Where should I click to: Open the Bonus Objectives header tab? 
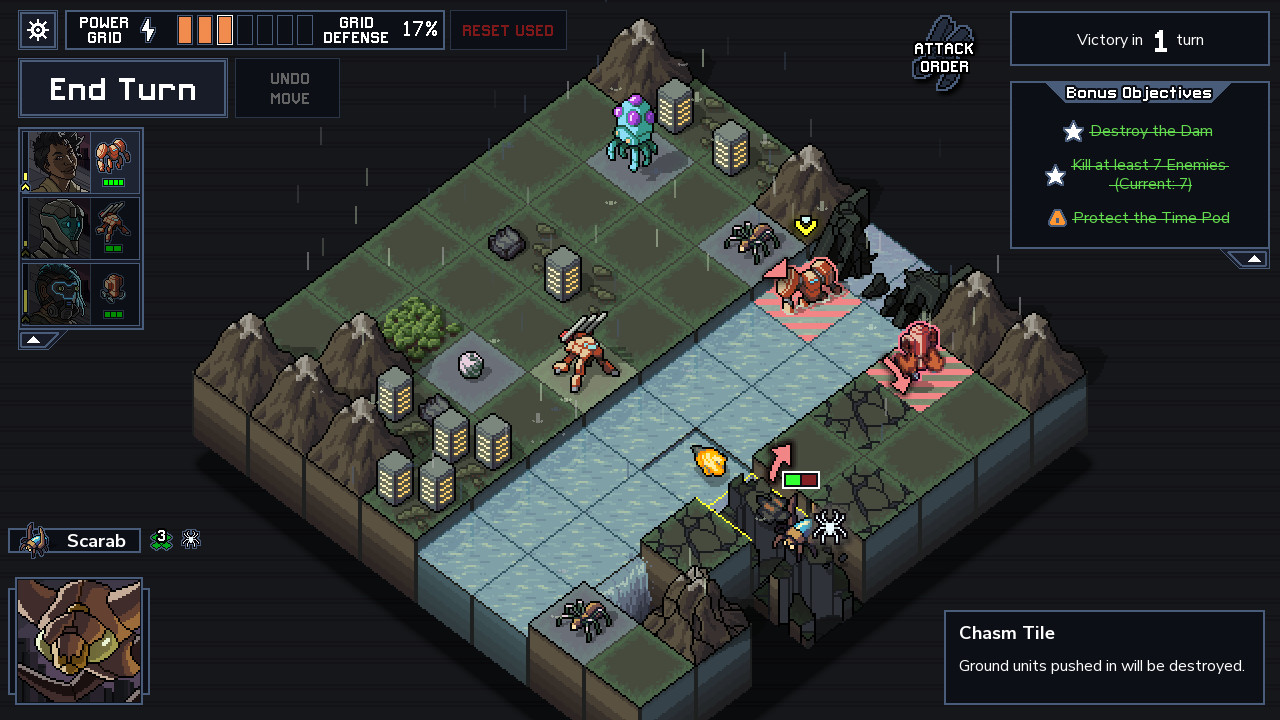click(x=1140, y=92)
